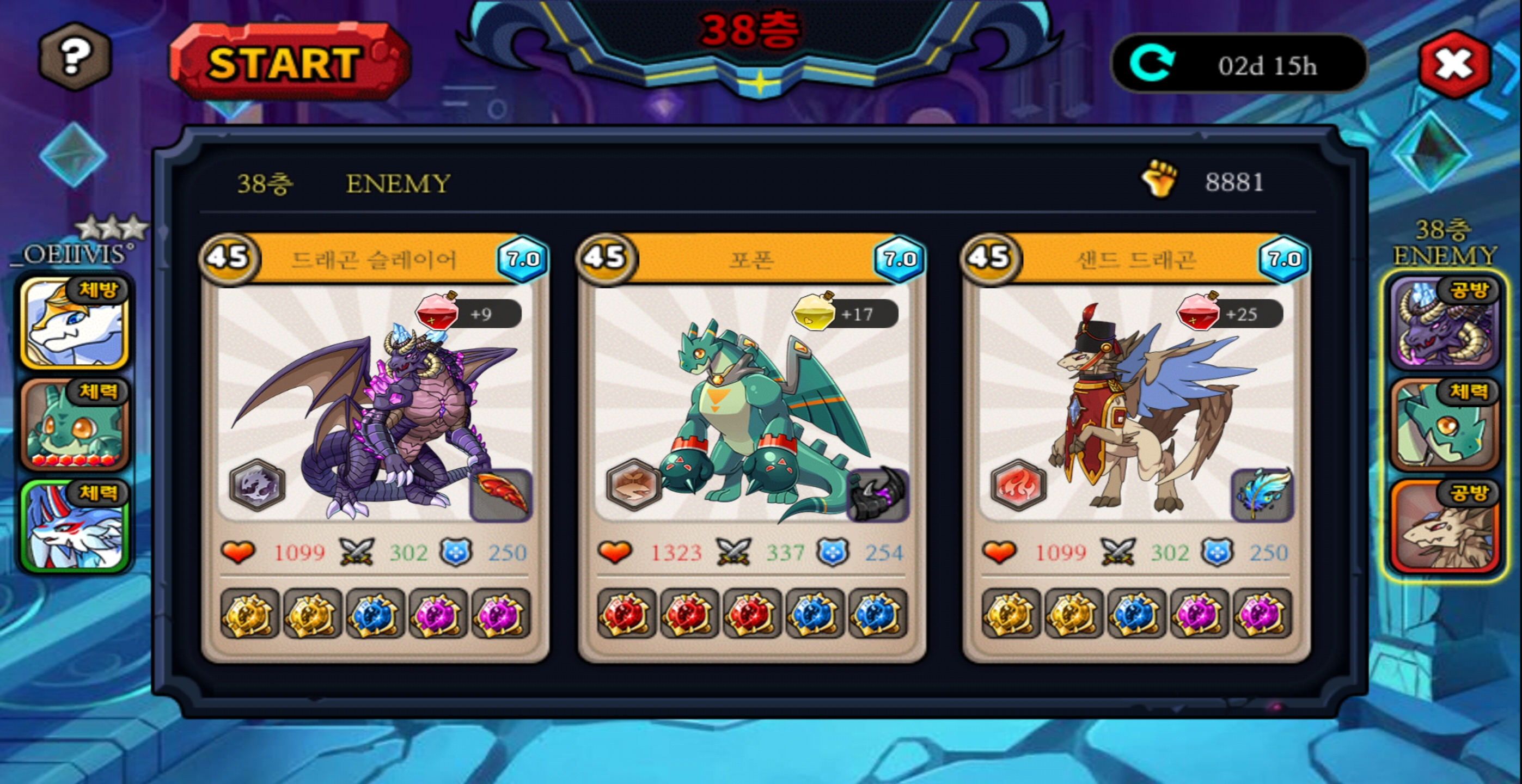Inspect the blue feather item on 샌드 드래곤
This screenshot has height=784, width=1522.
tap(1262, 495)
